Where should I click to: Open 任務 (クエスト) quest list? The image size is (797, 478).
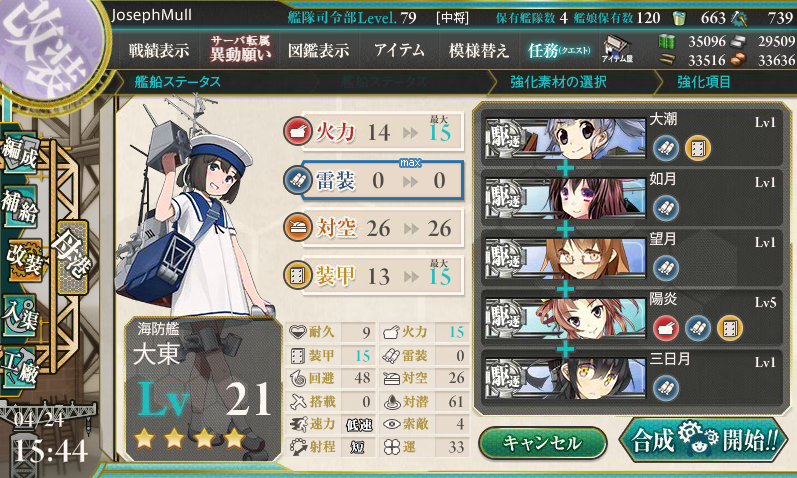(559, 50)
